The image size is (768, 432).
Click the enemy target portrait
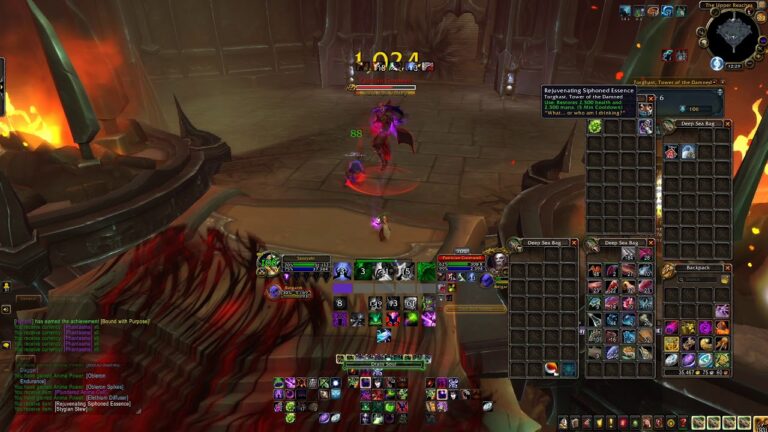click(x=496, y=264)
